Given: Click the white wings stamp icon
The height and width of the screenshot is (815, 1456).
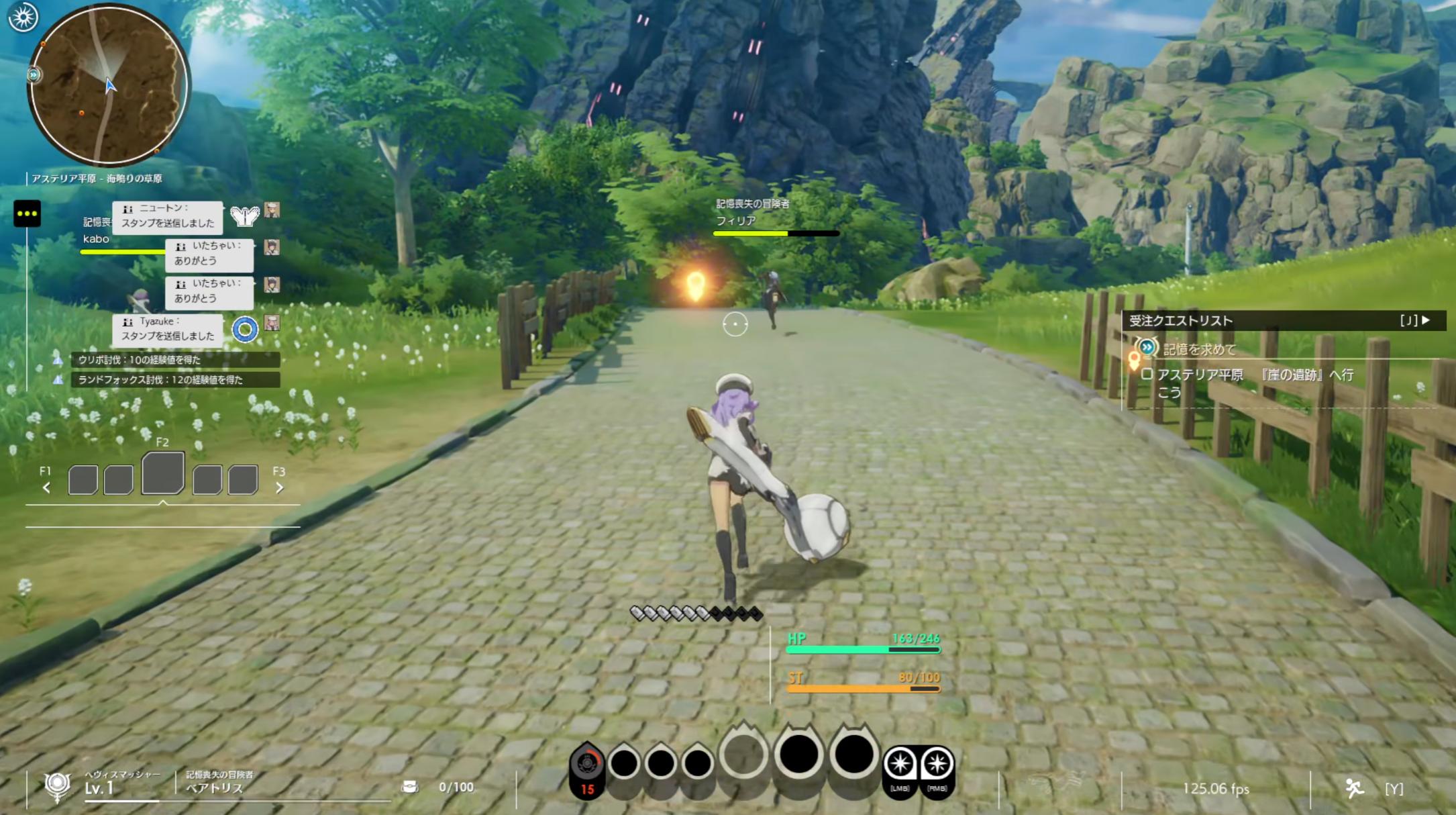Looking at the screenshot, I should 244,215.
